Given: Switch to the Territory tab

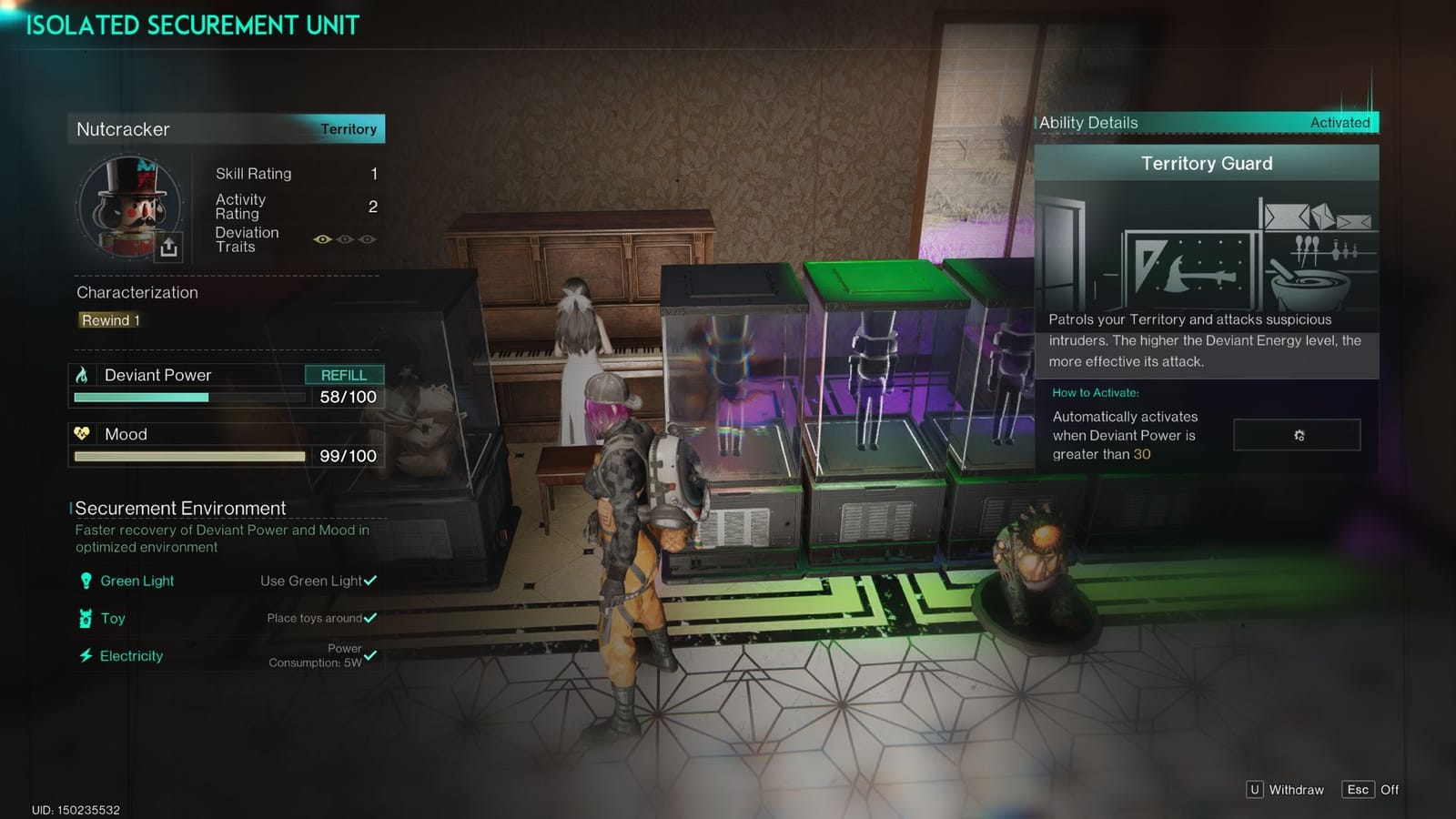Looking at the screenshot, I should (x=349, y=128).
